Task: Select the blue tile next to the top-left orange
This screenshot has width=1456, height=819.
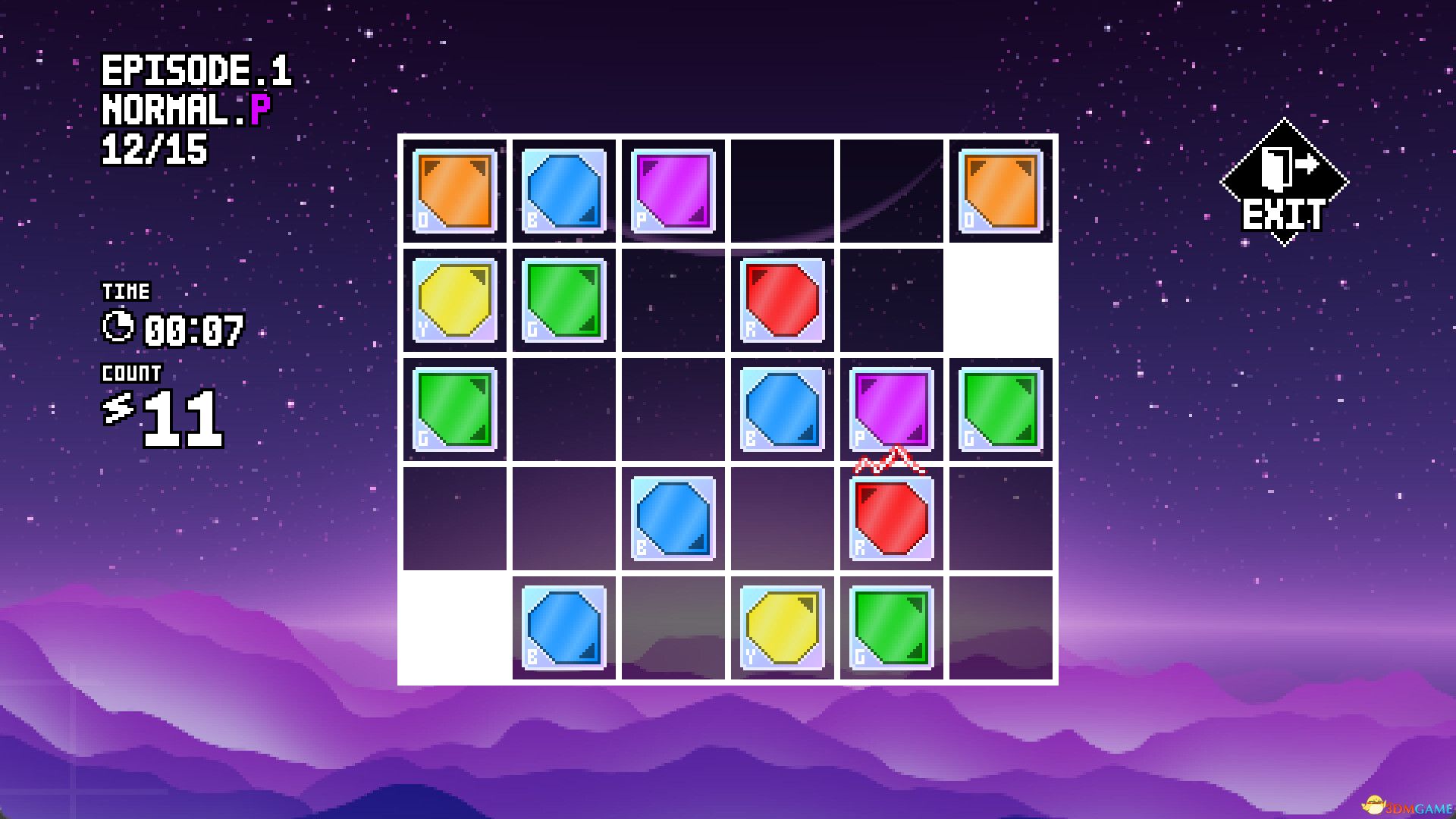Action: 563,189
